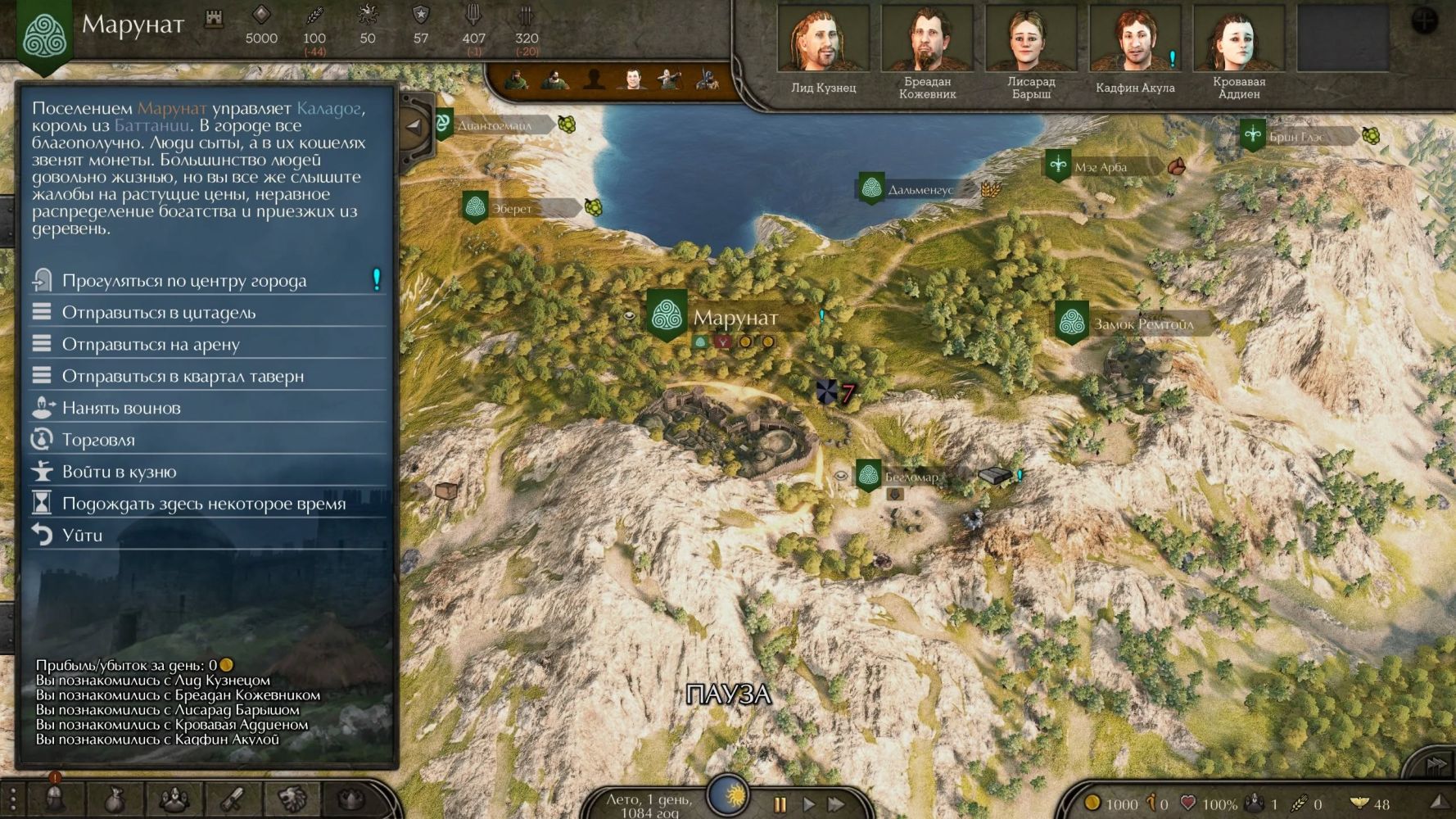The height and width of the screenshot is (819, 1456).
Task: Select "Подождать здесь некоторое время"
Action: [204, 504]
